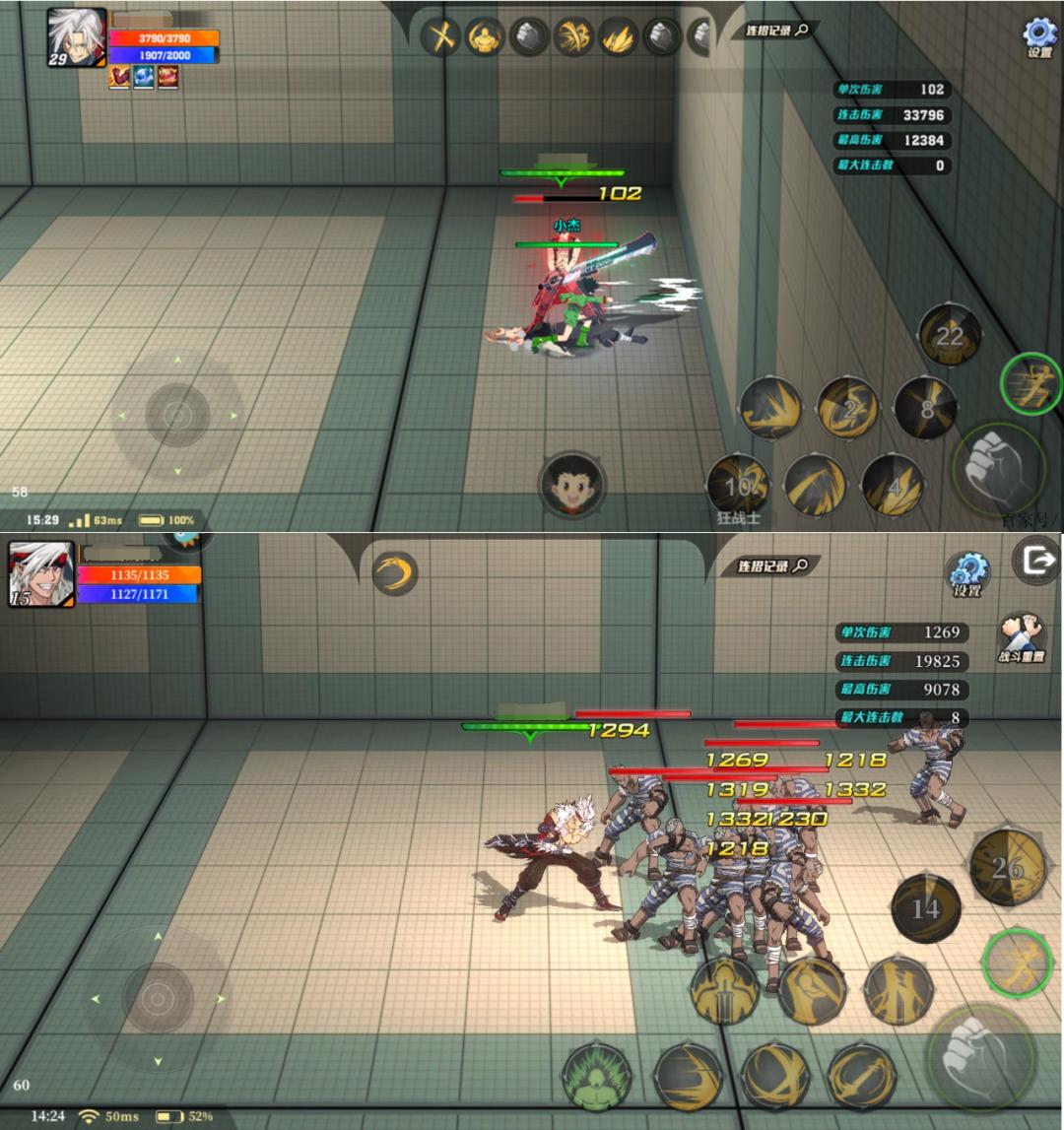Screen dimensions: 1064x1130
Task: Use the ultimate skill showing cooldown 26
Action: (1007, 867)
